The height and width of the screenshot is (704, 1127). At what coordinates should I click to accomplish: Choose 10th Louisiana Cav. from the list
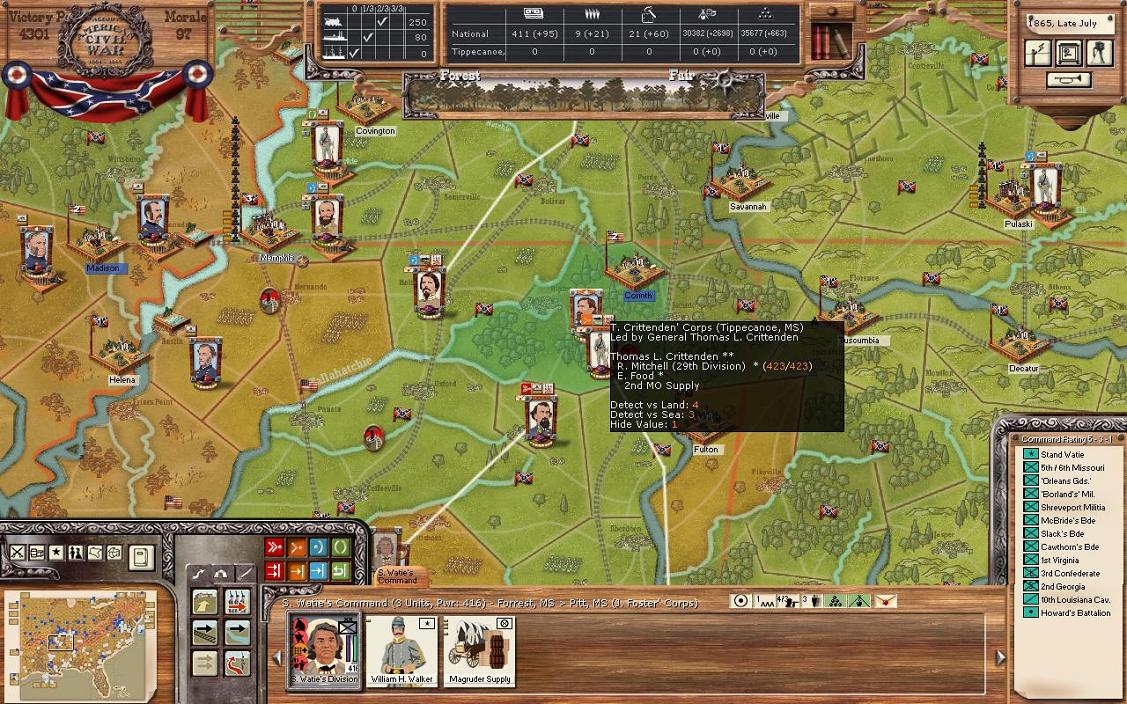1075,600
